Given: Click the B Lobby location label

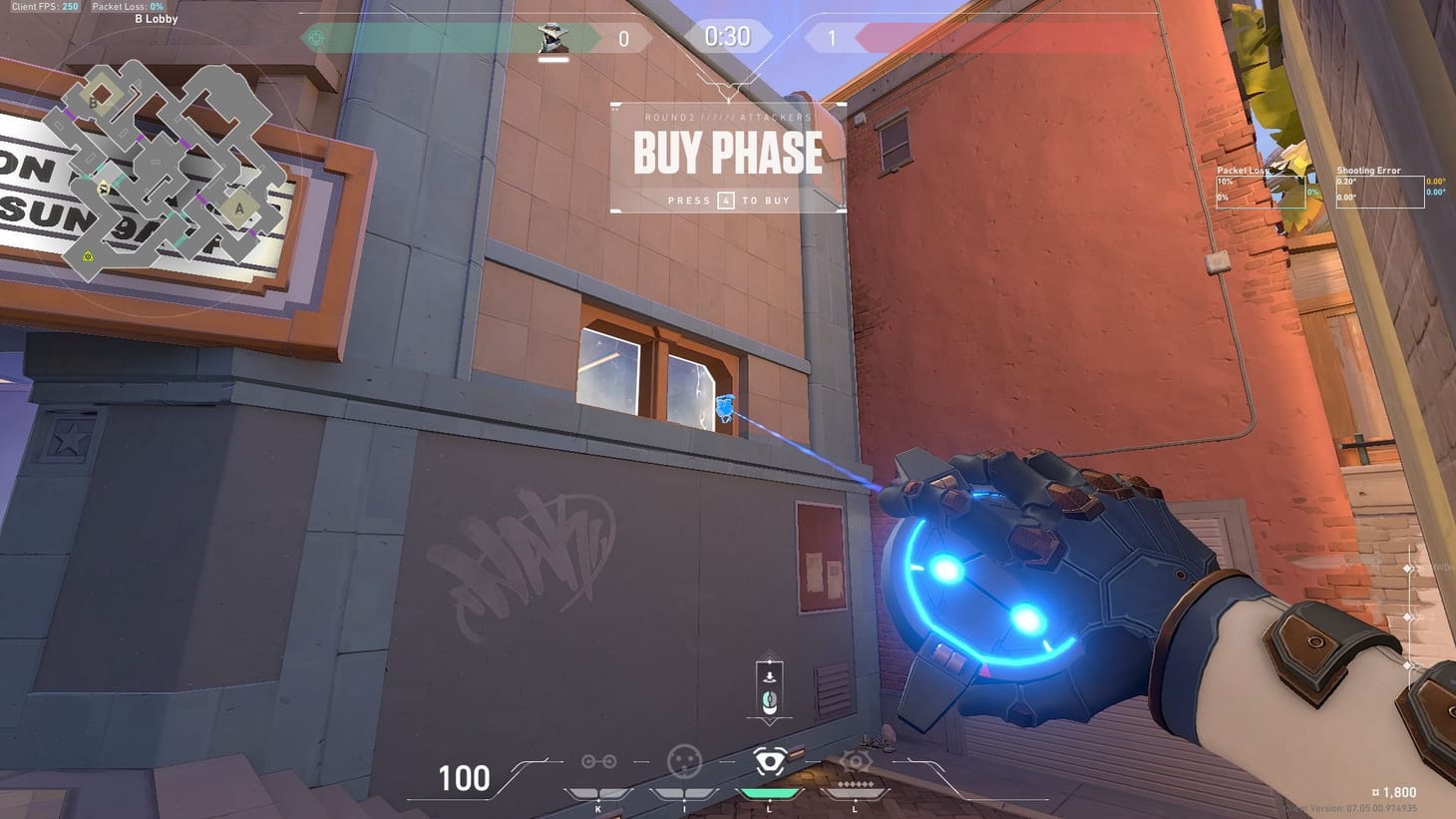Looking at the screenshot, I should pos(155,18).
